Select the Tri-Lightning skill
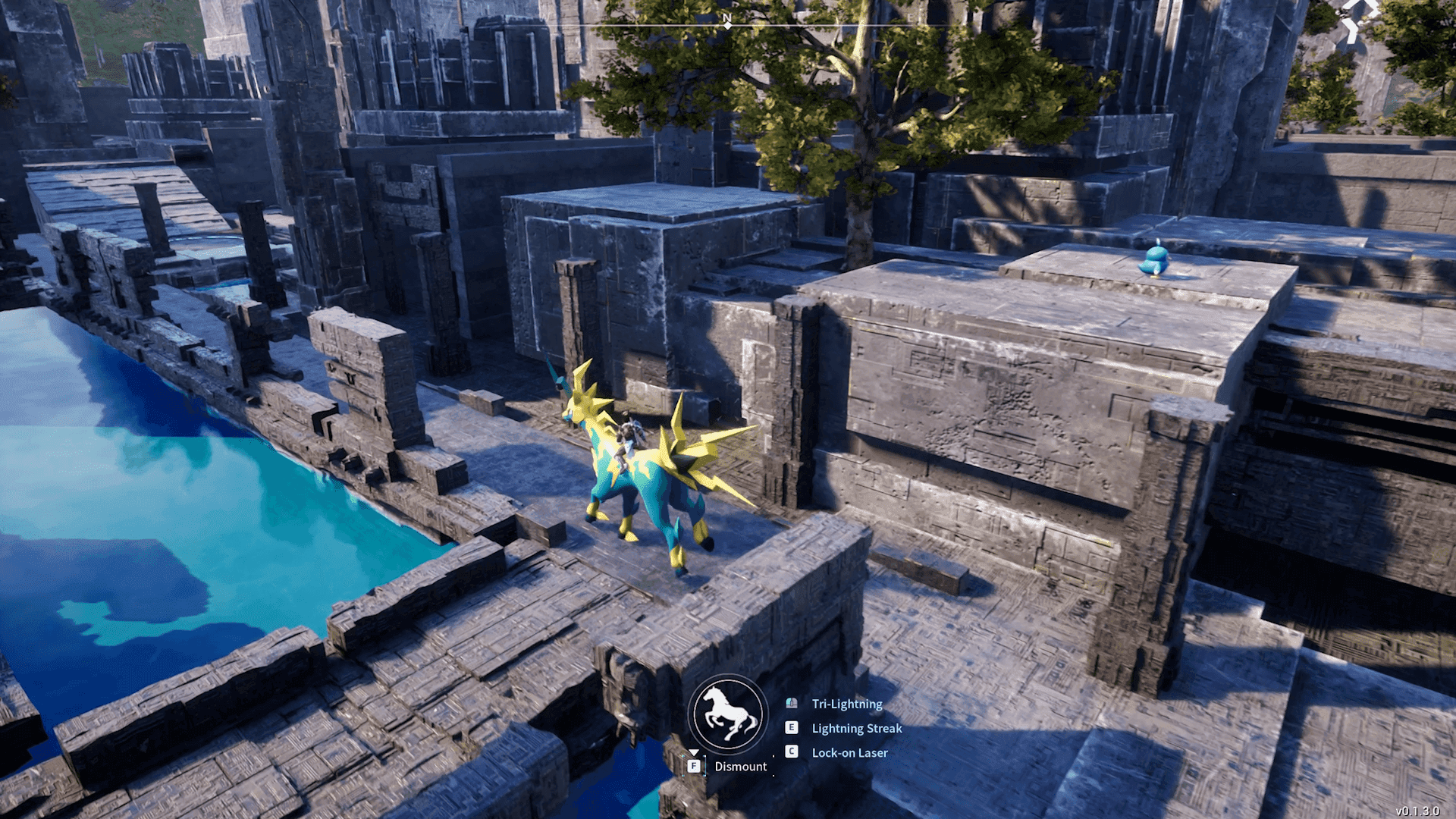 click(846, 704)
